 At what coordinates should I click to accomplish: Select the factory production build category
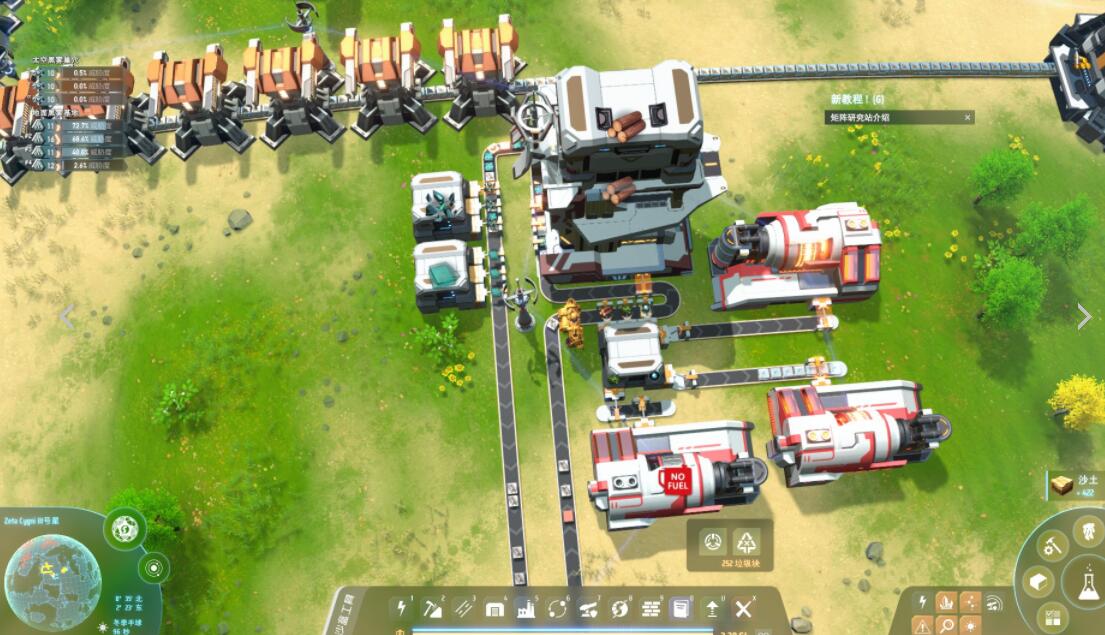pos(526,608)
